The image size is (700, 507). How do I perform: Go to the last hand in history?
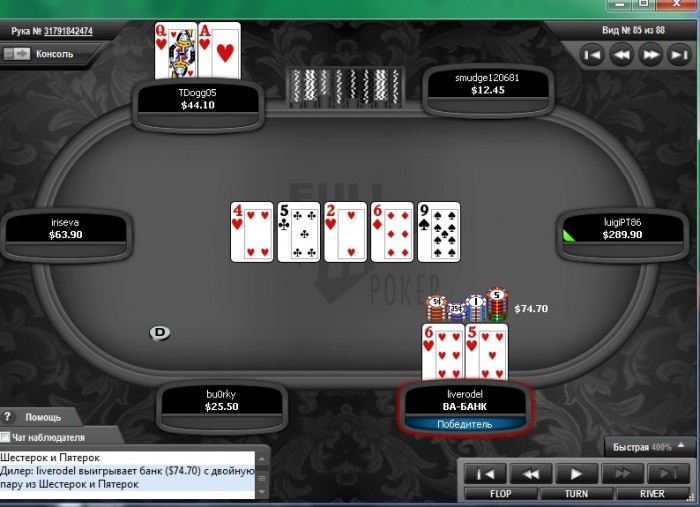point(678,55)
